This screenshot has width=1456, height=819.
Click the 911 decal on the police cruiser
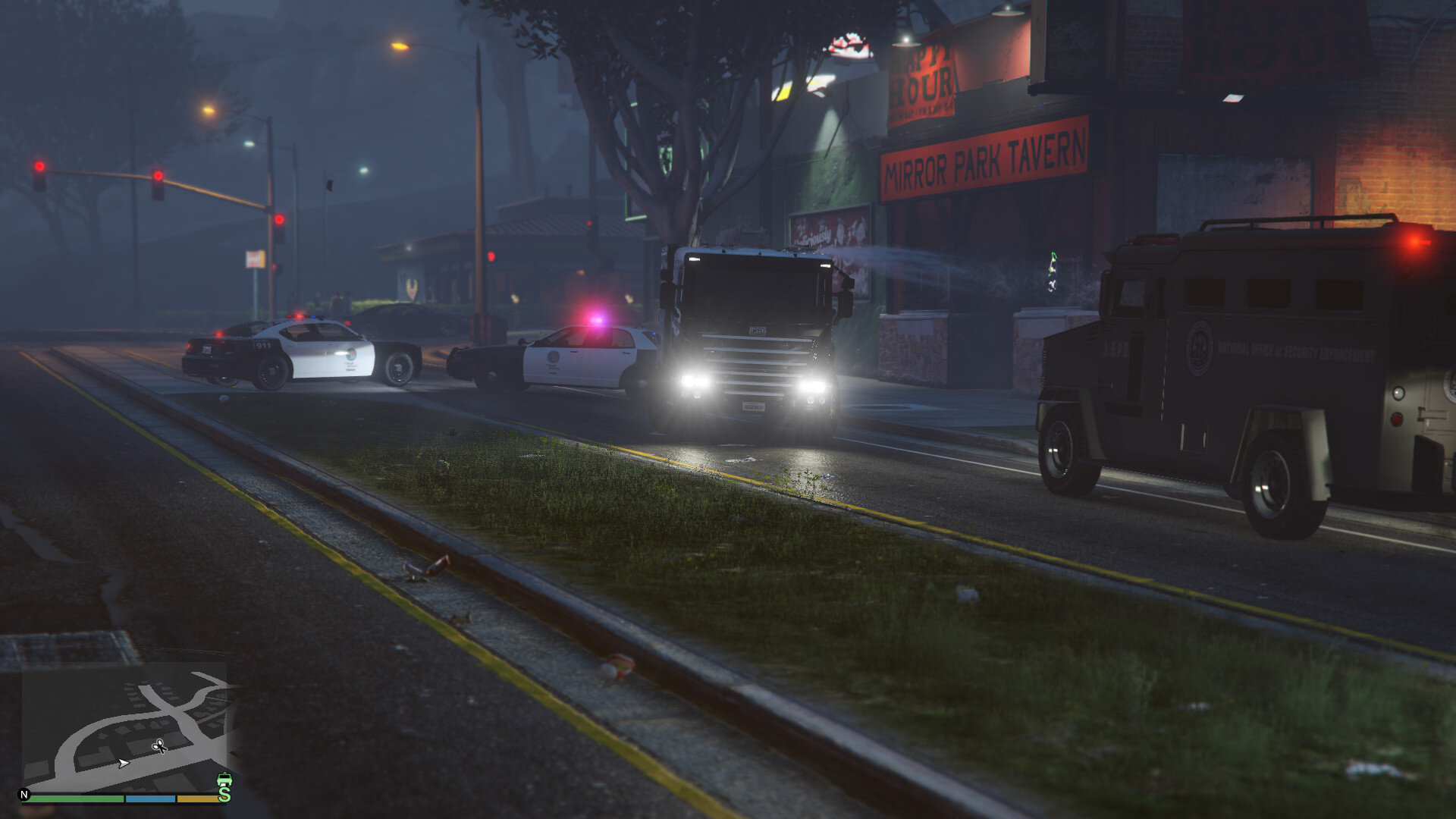(262, 345)
